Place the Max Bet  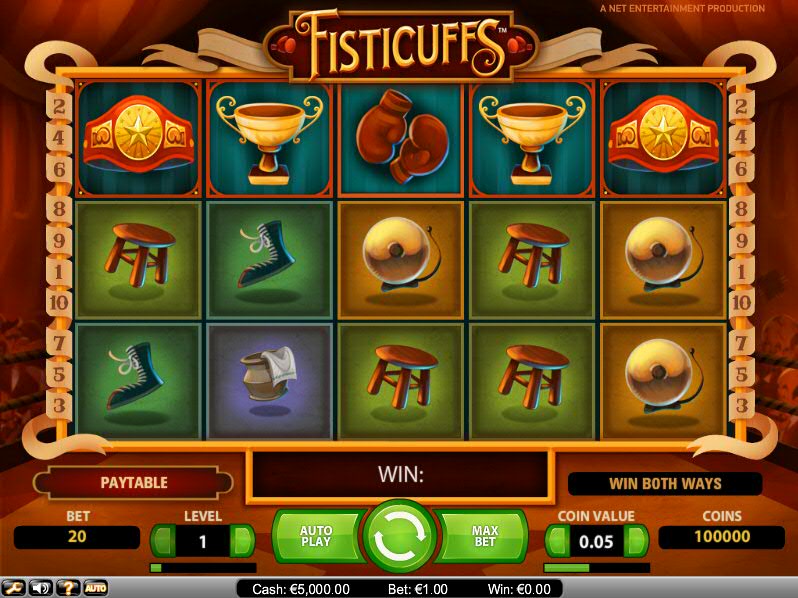tap(483, 537)
